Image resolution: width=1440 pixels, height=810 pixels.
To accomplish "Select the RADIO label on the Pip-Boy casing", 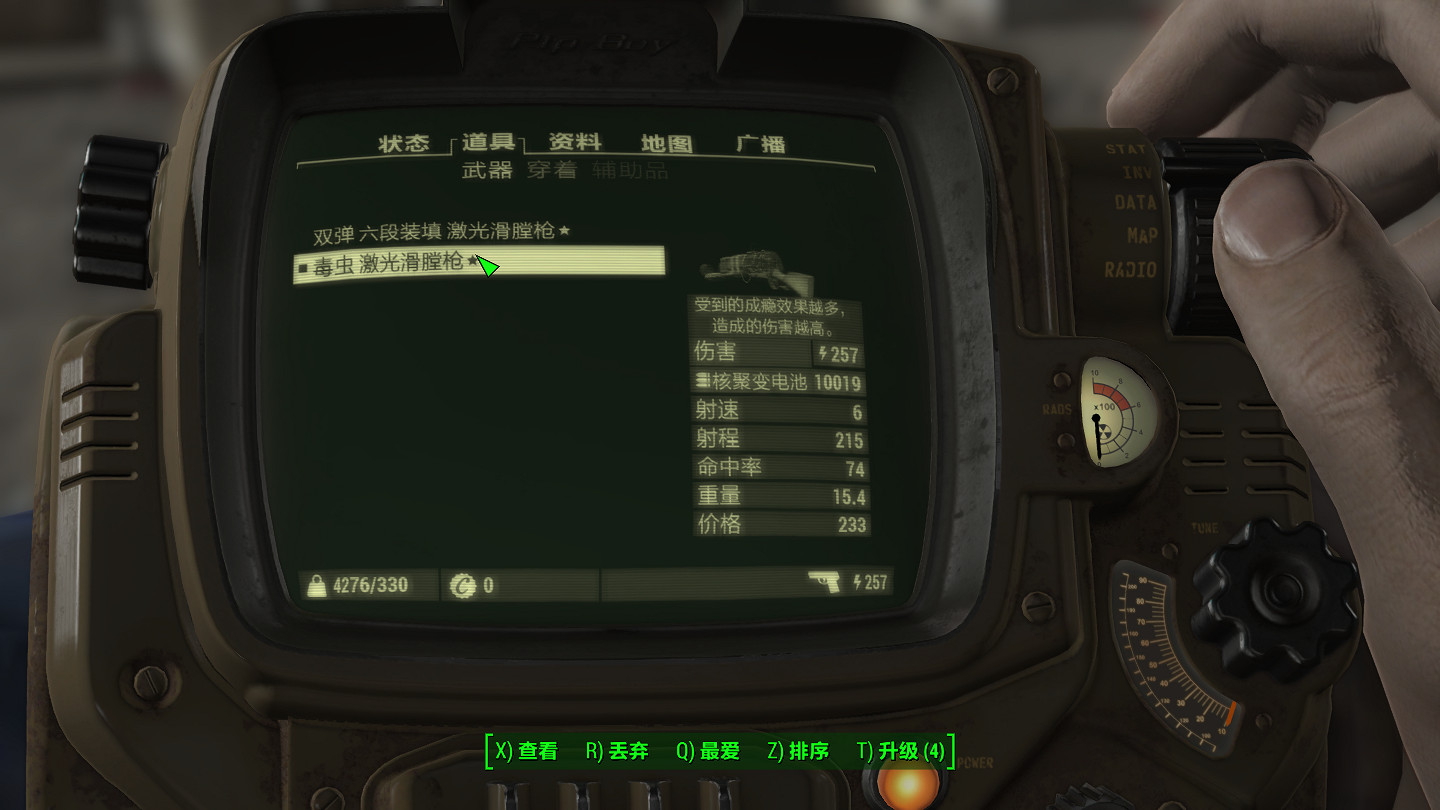I will click(1130, 268).
